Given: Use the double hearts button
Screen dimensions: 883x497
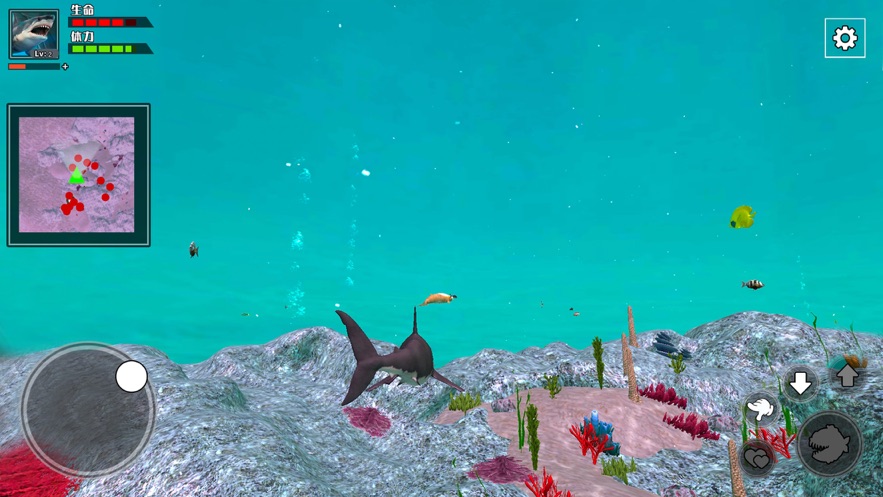Looking at the screenshot, I should [x=758, y=458].
